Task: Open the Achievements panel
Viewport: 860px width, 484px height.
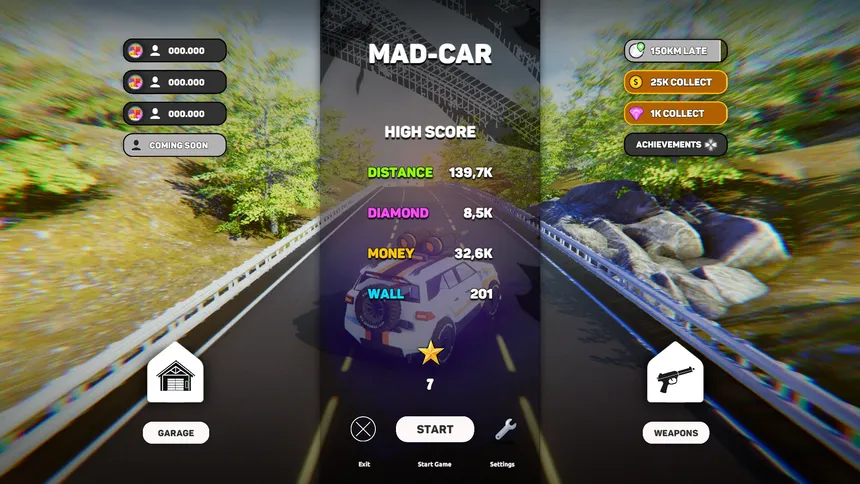Action: pyautogui.click(x=675, y=144)
